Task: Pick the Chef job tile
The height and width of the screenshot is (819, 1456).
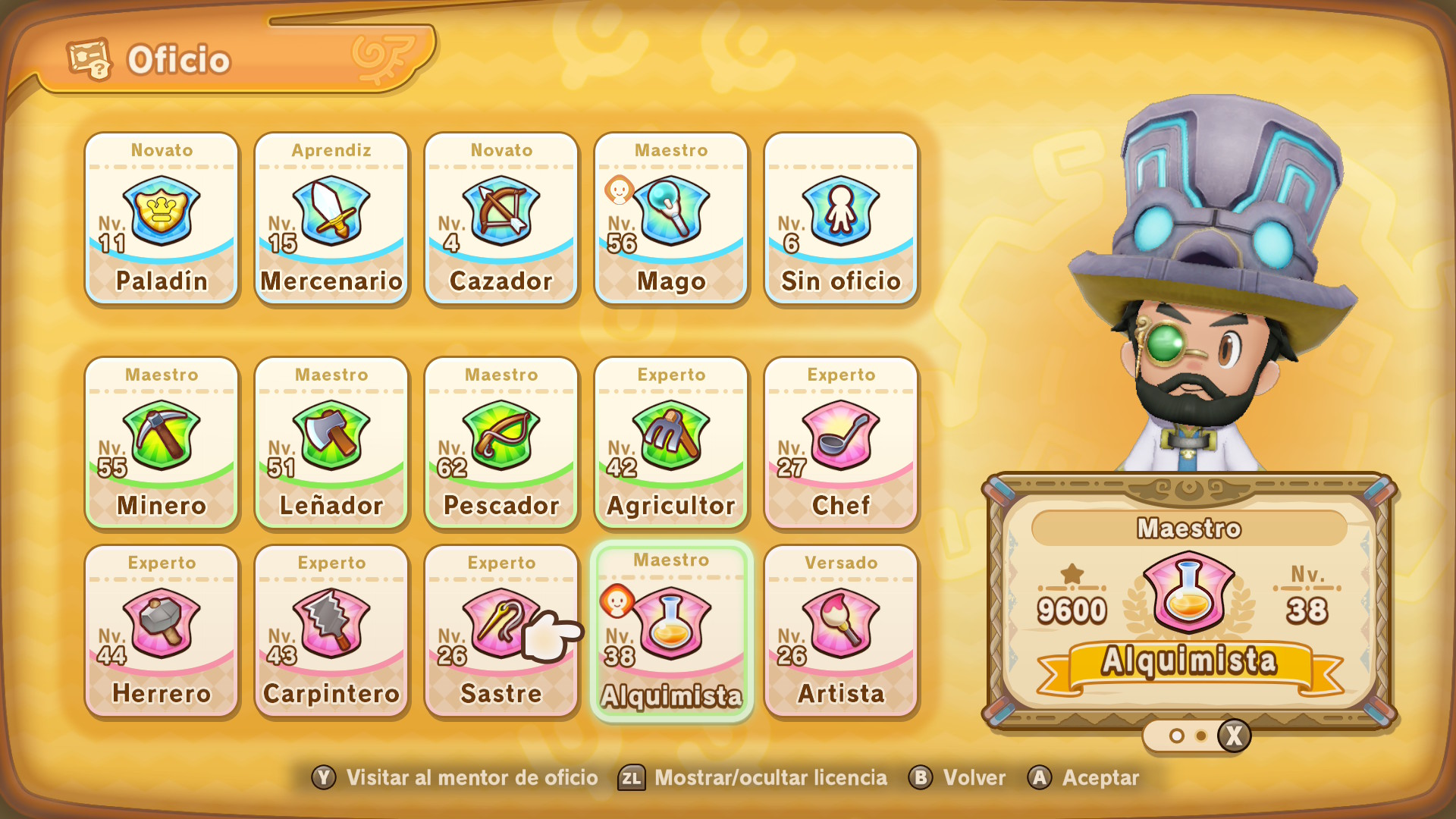Action: point(841,443)
